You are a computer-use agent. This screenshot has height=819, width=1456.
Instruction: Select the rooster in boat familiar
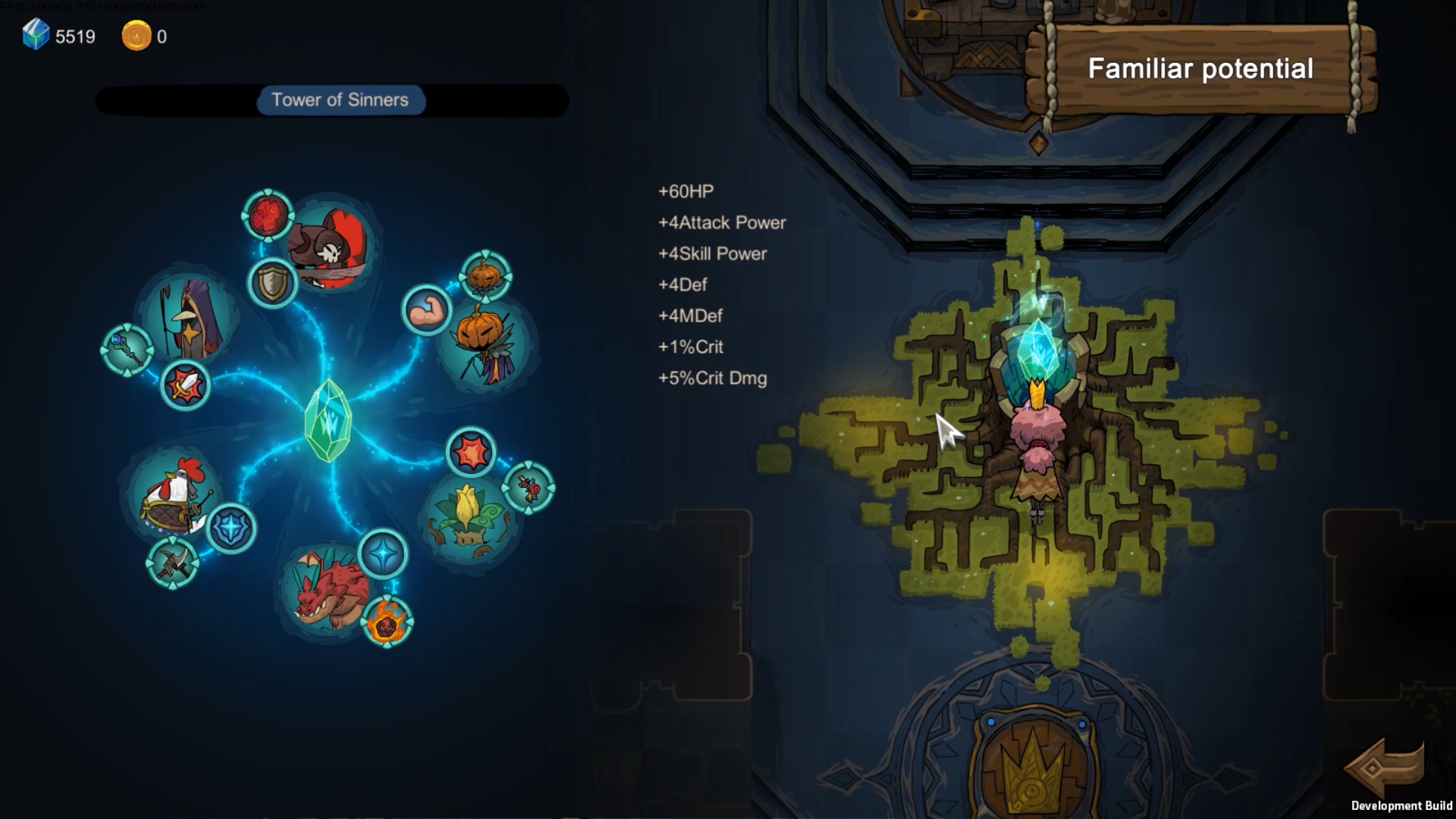click(x=174, y=494)
